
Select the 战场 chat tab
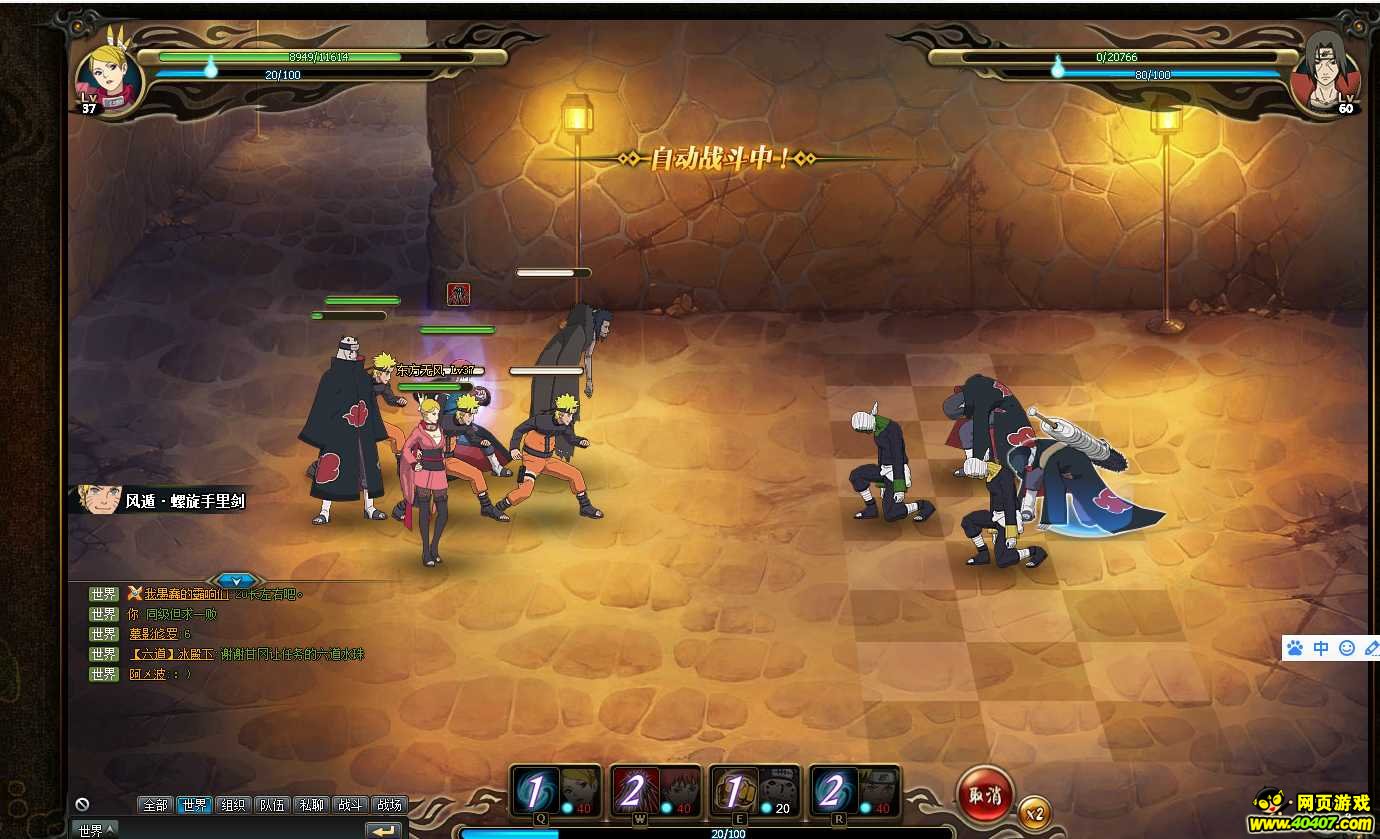click(389, 805)
